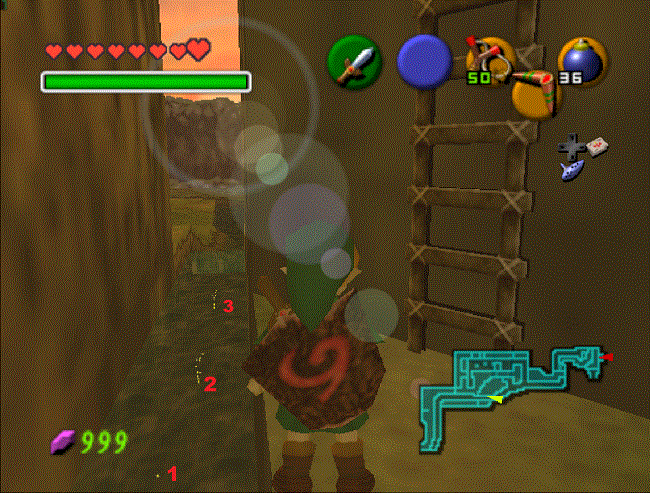
Task: Select the bomb item icon
Action: click(x=580, y=61)
